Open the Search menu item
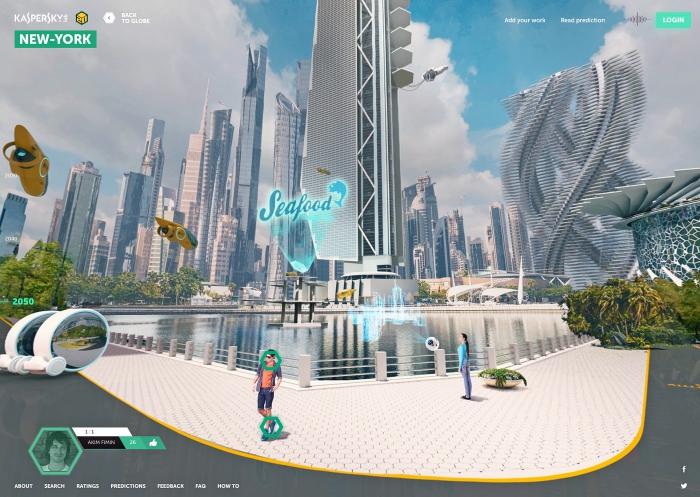700x497 pixels. click(54, 486)
